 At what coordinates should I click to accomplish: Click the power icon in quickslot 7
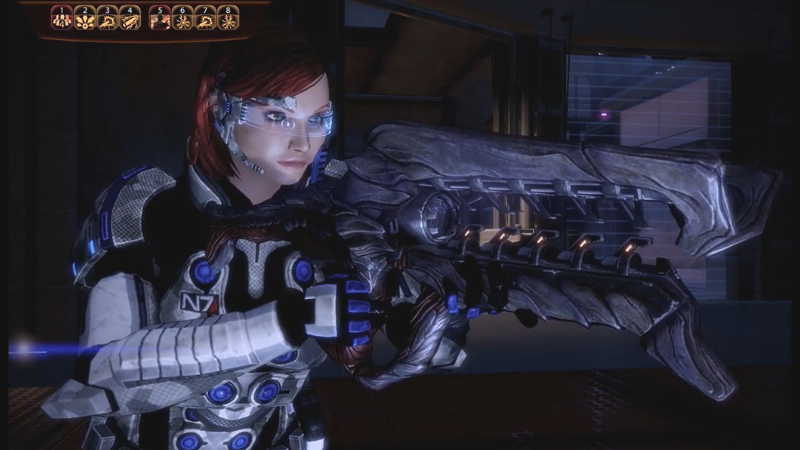205,20
